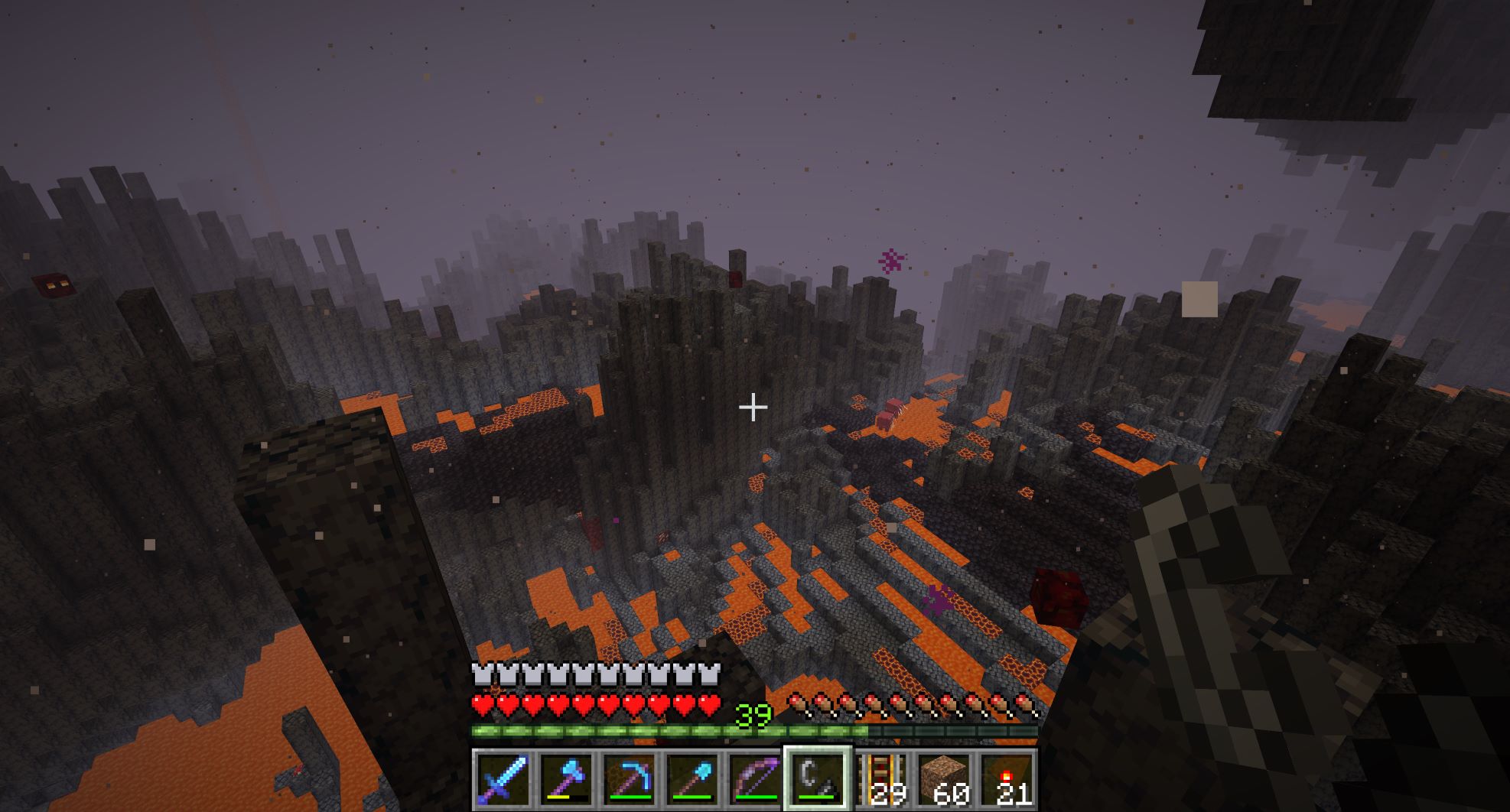This screenshot has height=812, width=1510.
Task: Select the powered rail stack of 29
Action: pyautogui.click(x=881, y=779)
